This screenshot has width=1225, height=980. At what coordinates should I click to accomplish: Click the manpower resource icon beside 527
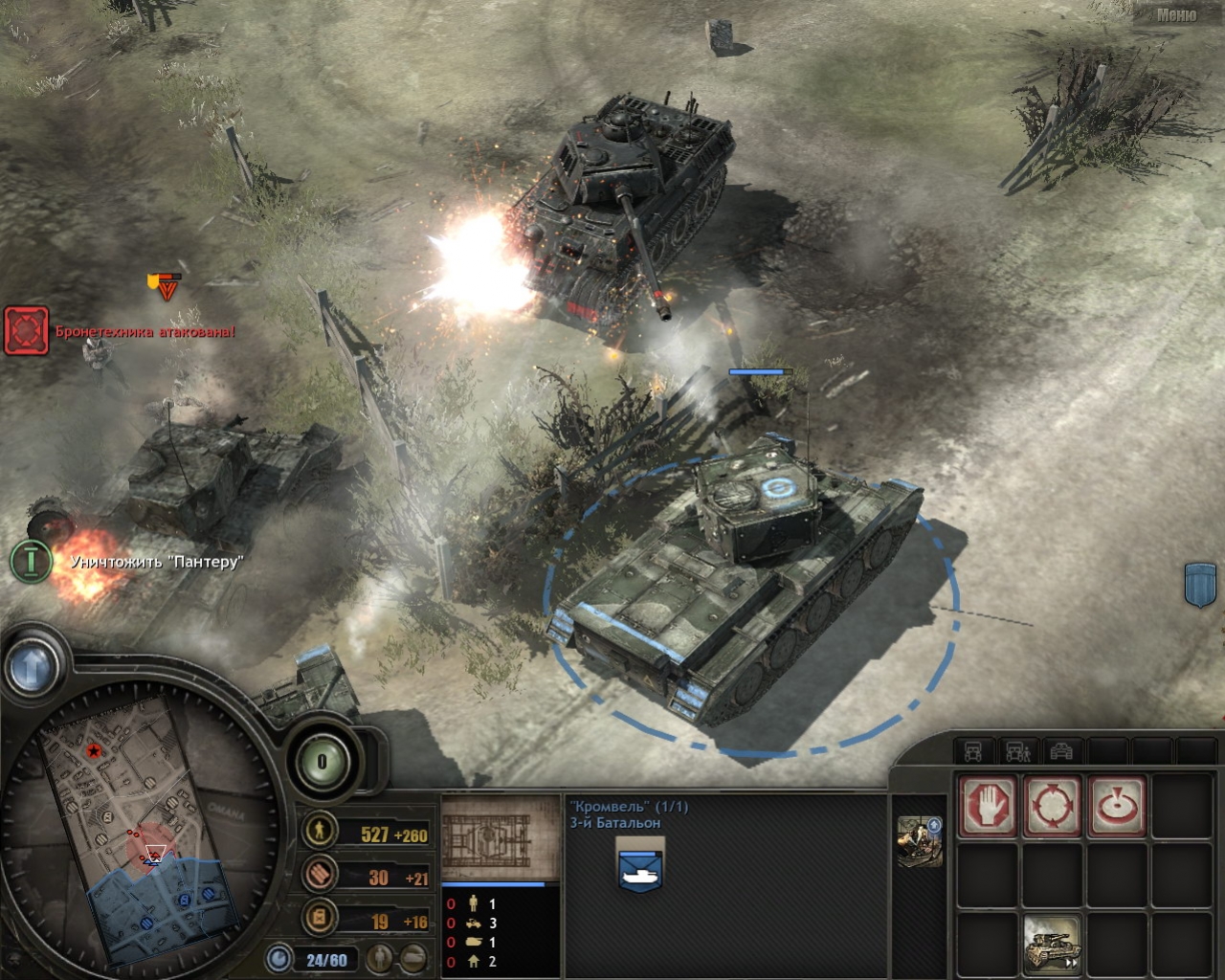[319, 832]
